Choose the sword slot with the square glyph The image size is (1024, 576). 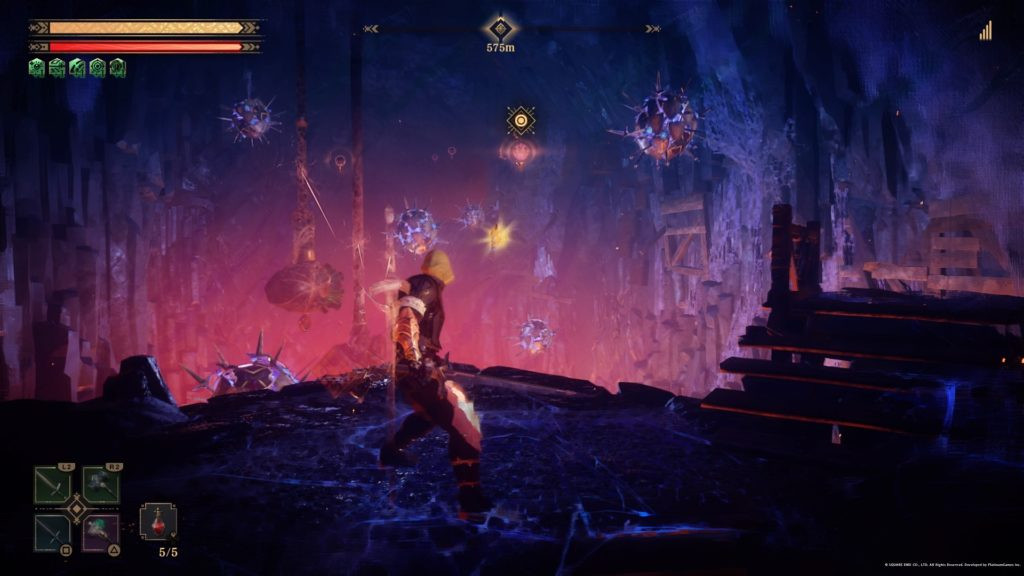[x=52, y=532]
